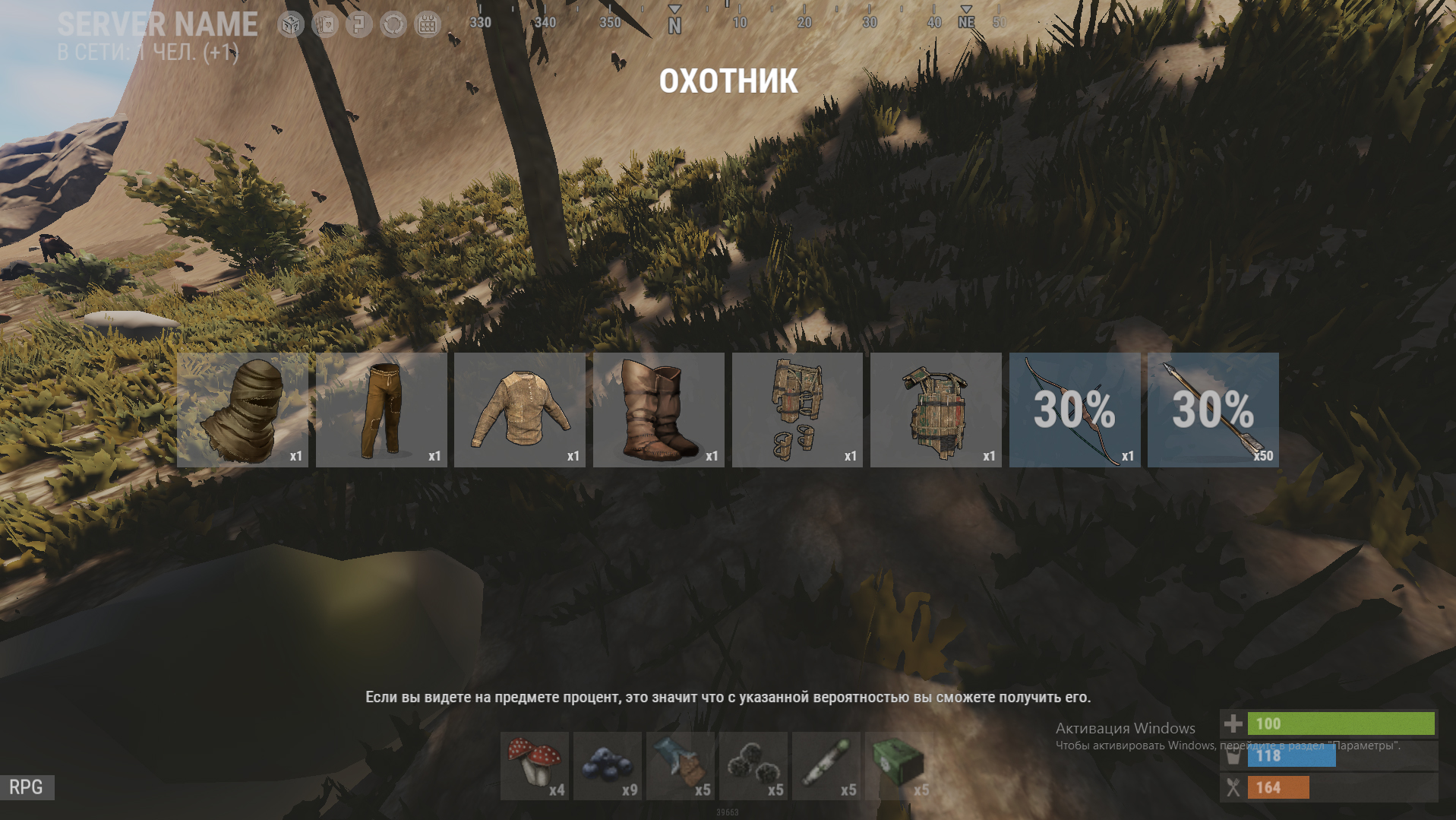This screenshot has height=820, width=1456.
Task: Select the red mushrooms hotbar slot
Action: [x=535, y=765]
